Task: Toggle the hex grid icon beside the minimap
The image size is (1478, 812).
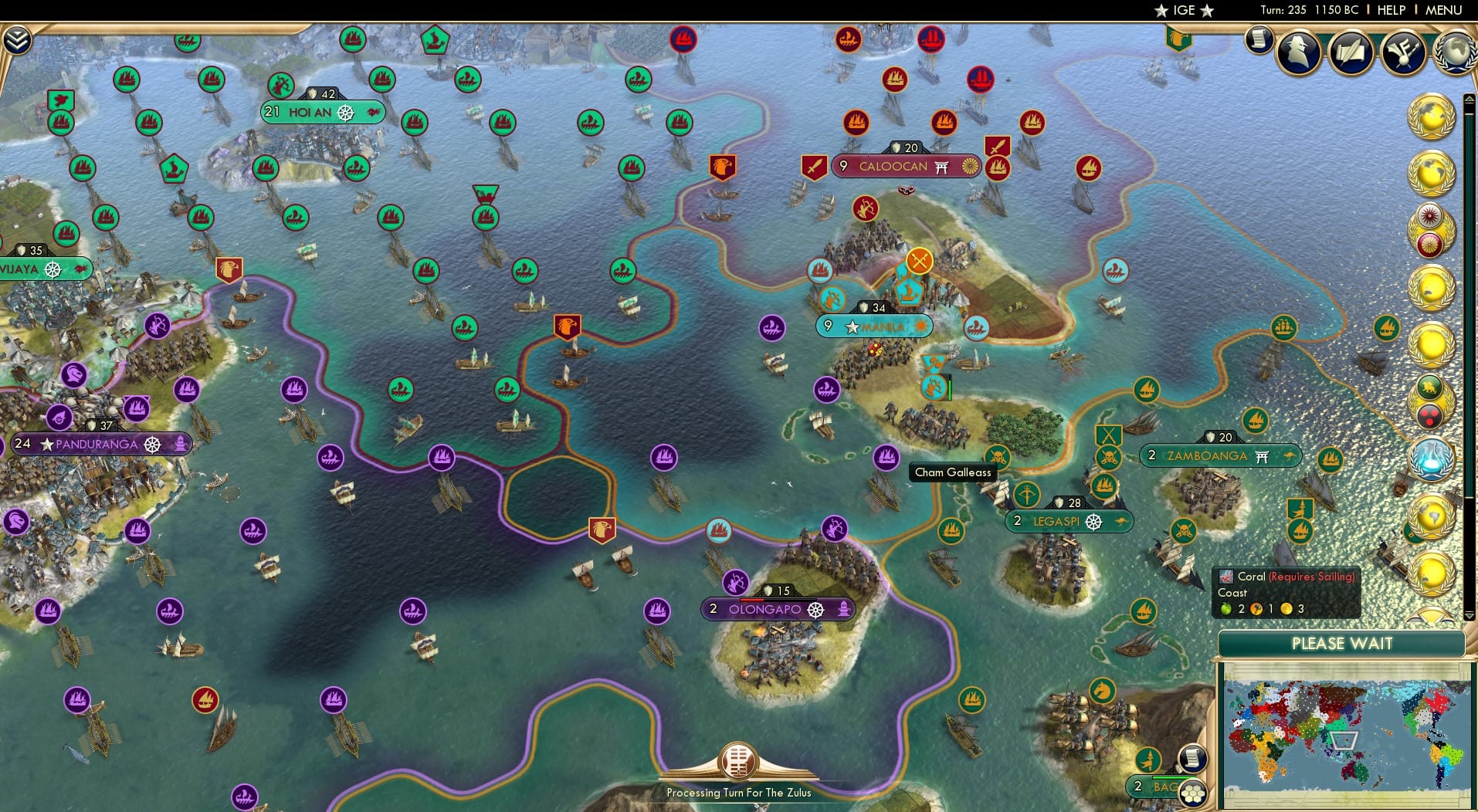Action: 1193,793
